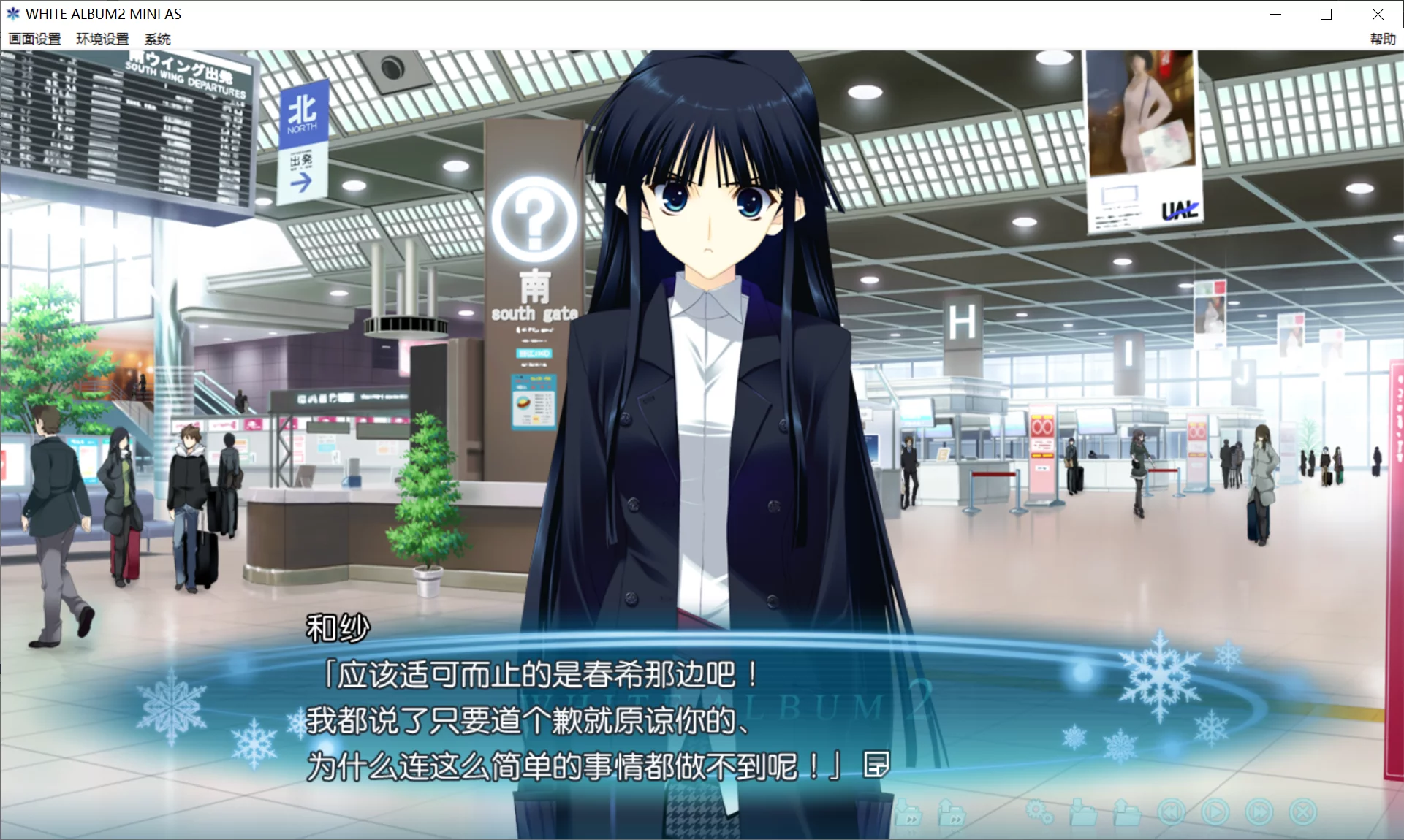
Task: Open the 系统 menu
Action: click(x=157, y=39)
